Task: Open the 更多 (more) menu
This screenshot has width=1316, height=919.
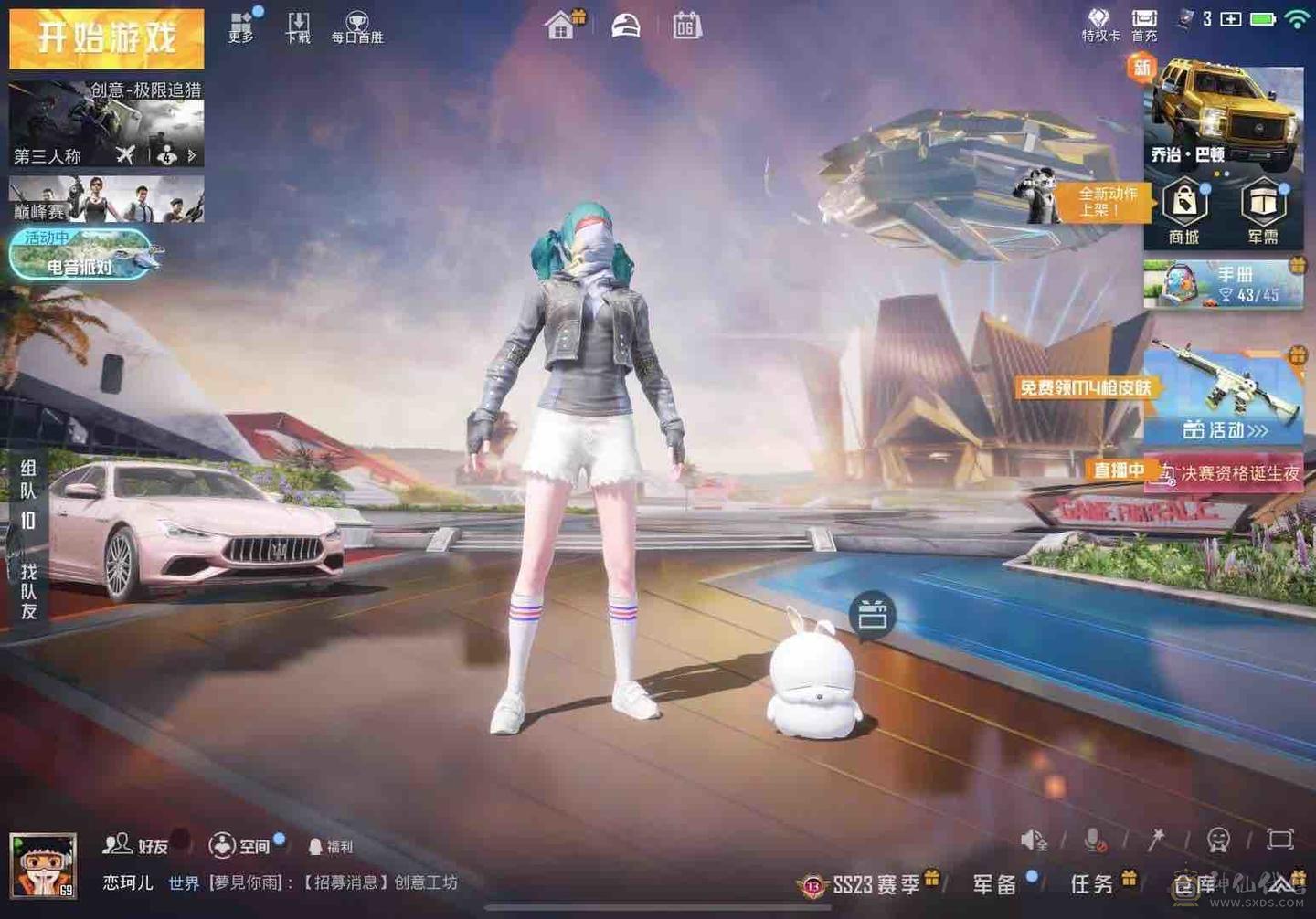Action: pos(240,25)
